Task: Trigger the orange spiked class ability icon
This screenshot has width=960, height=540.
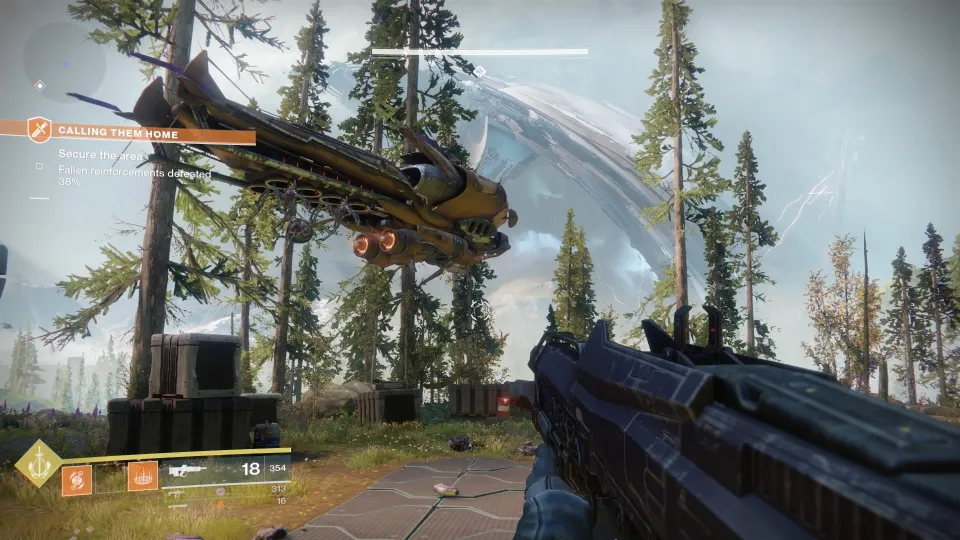Action: [142, 476]
